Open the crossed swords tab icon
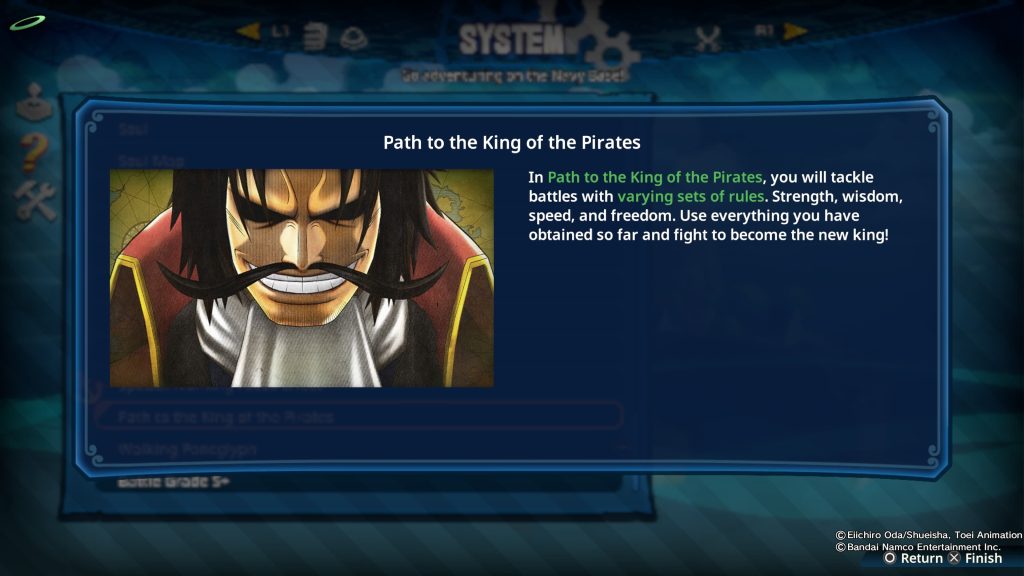Screen dimensions: 1024x576 tap(708, 39)
